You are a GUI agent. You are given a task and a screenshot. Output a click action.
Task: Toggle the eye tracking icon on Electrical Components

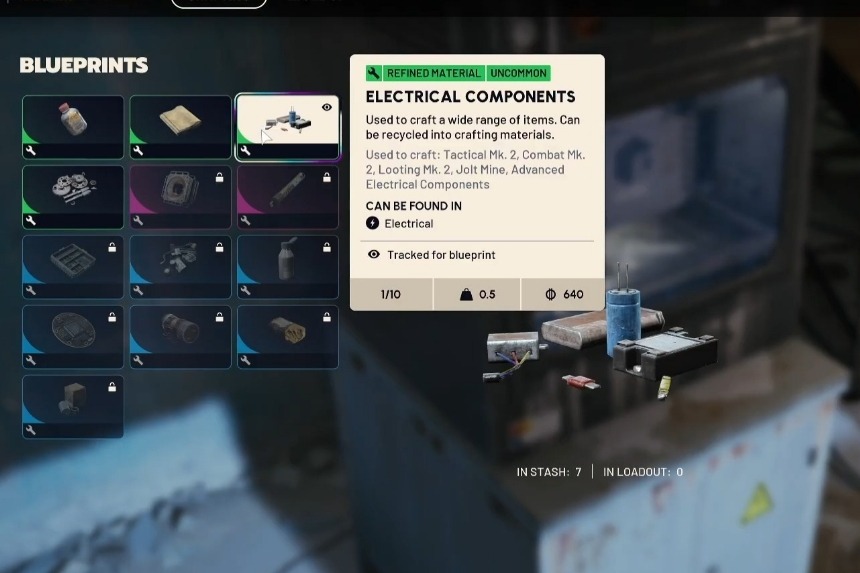click(327, 108)
